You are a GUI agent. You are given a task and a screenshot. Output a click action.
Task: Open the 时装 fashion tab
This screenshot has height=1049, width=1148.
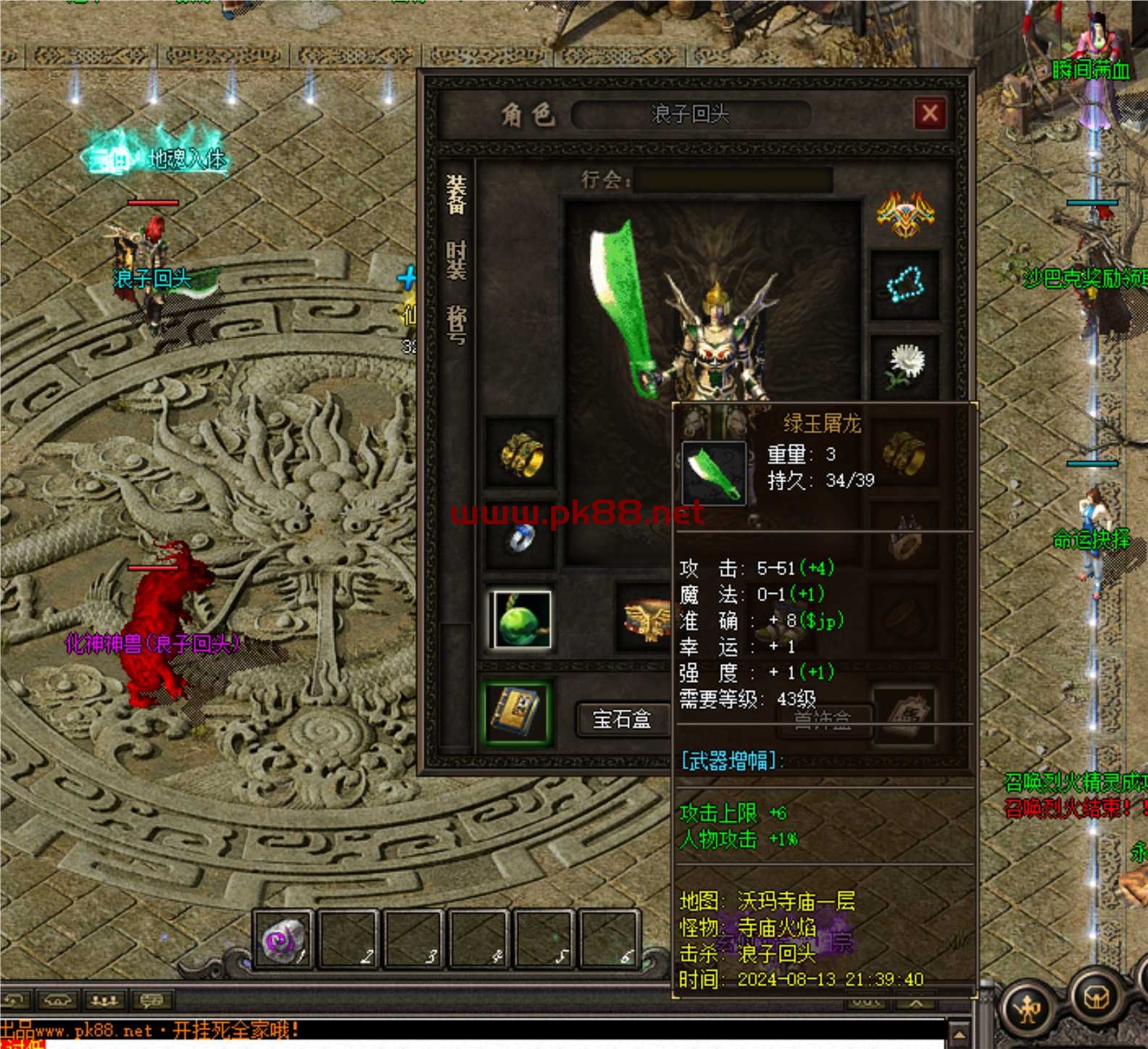point(456,260)
